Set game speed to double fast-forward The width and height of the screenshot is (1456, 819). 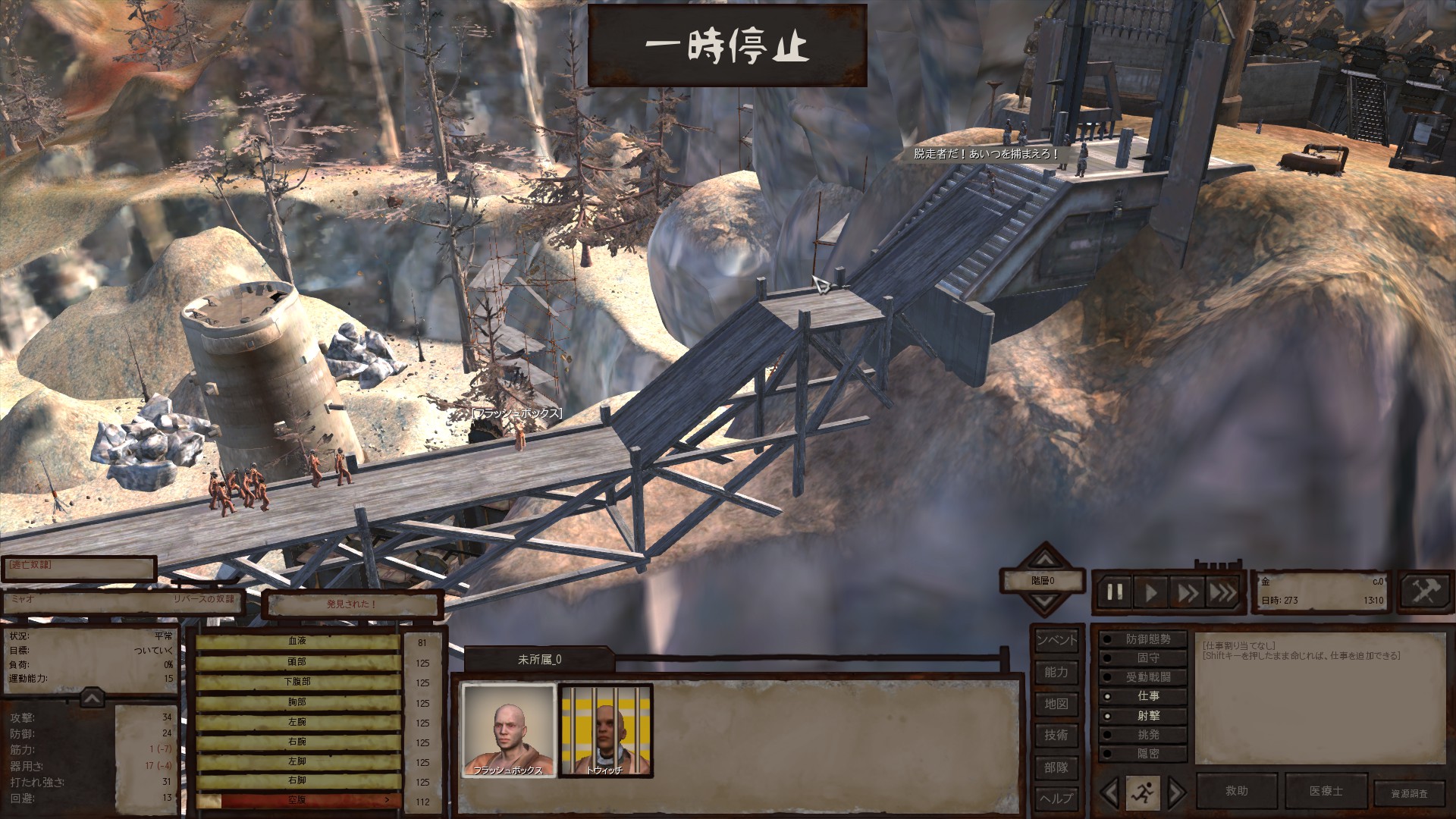tap(1188, 591)
